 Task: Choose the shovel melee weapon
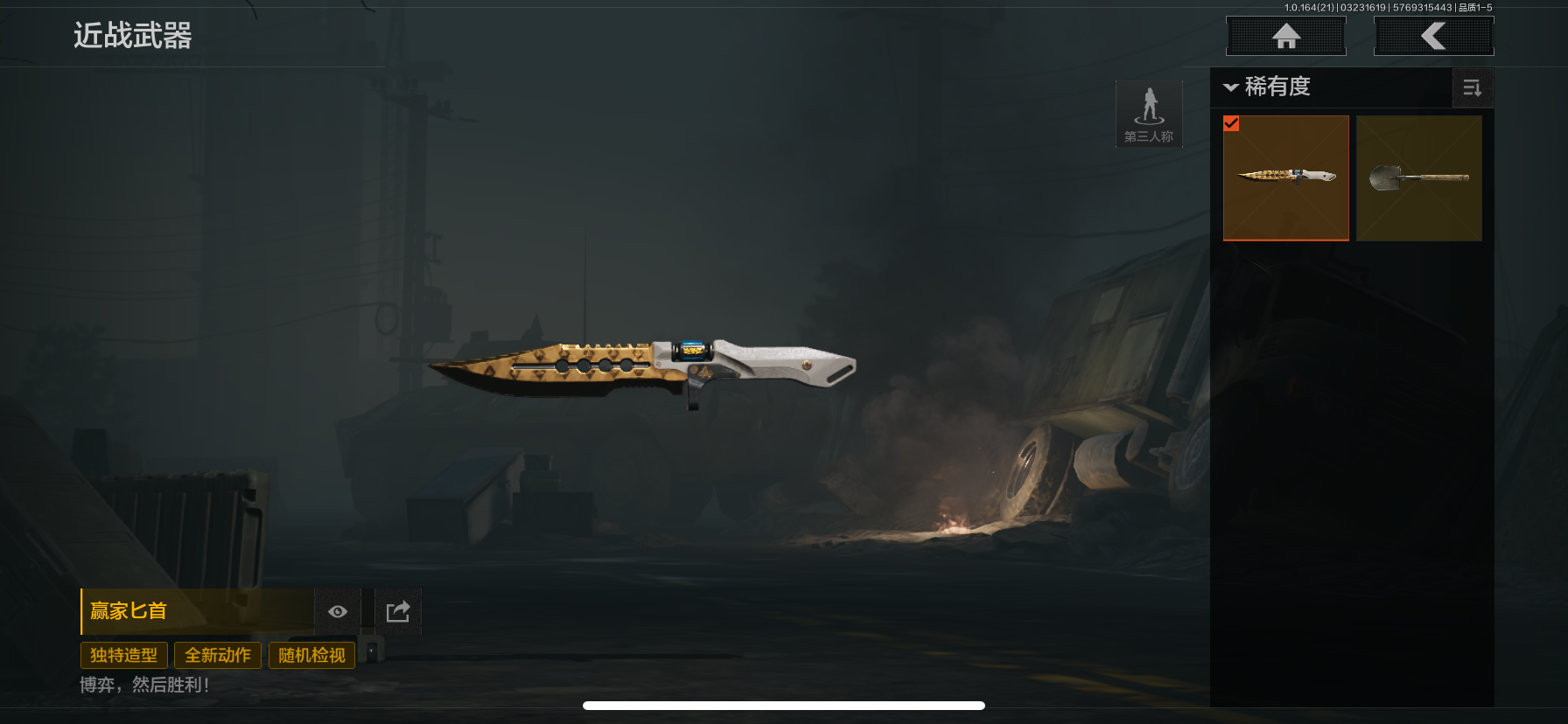point(1418,178)
